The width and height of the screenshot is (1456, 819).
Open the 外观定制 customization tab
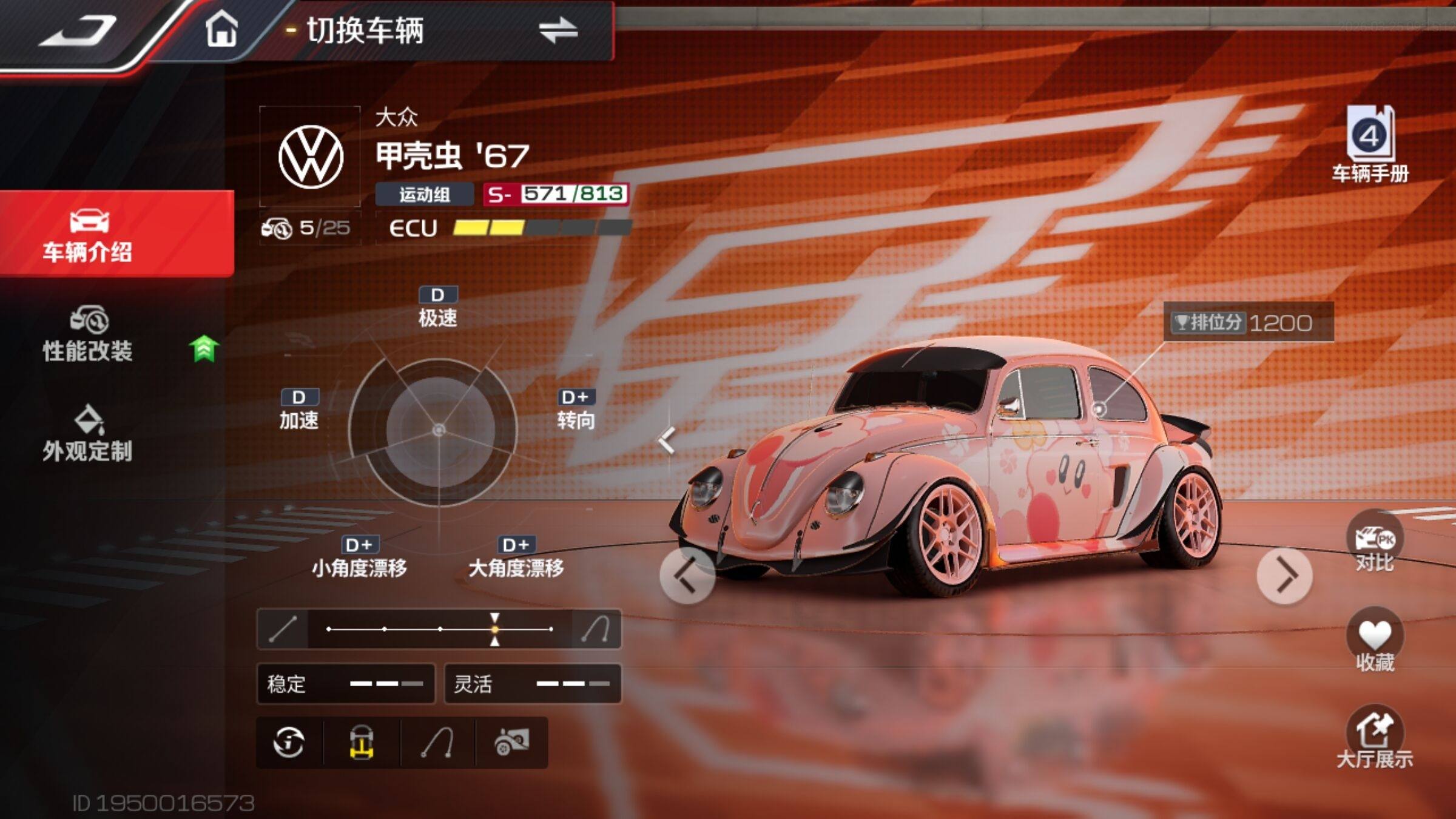point(89,434)
